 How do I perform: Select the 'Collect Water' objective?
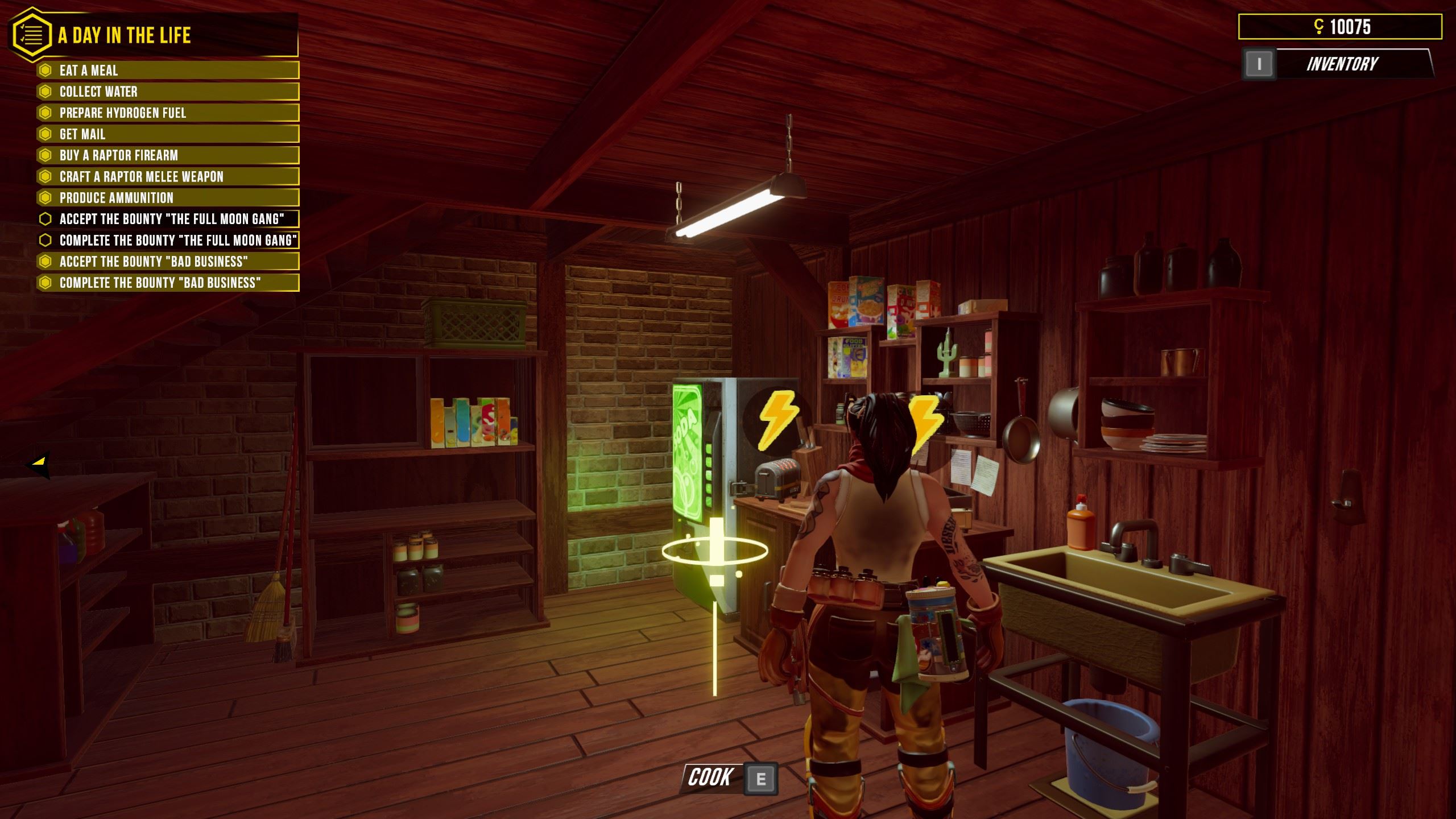[x=168, y=92]
